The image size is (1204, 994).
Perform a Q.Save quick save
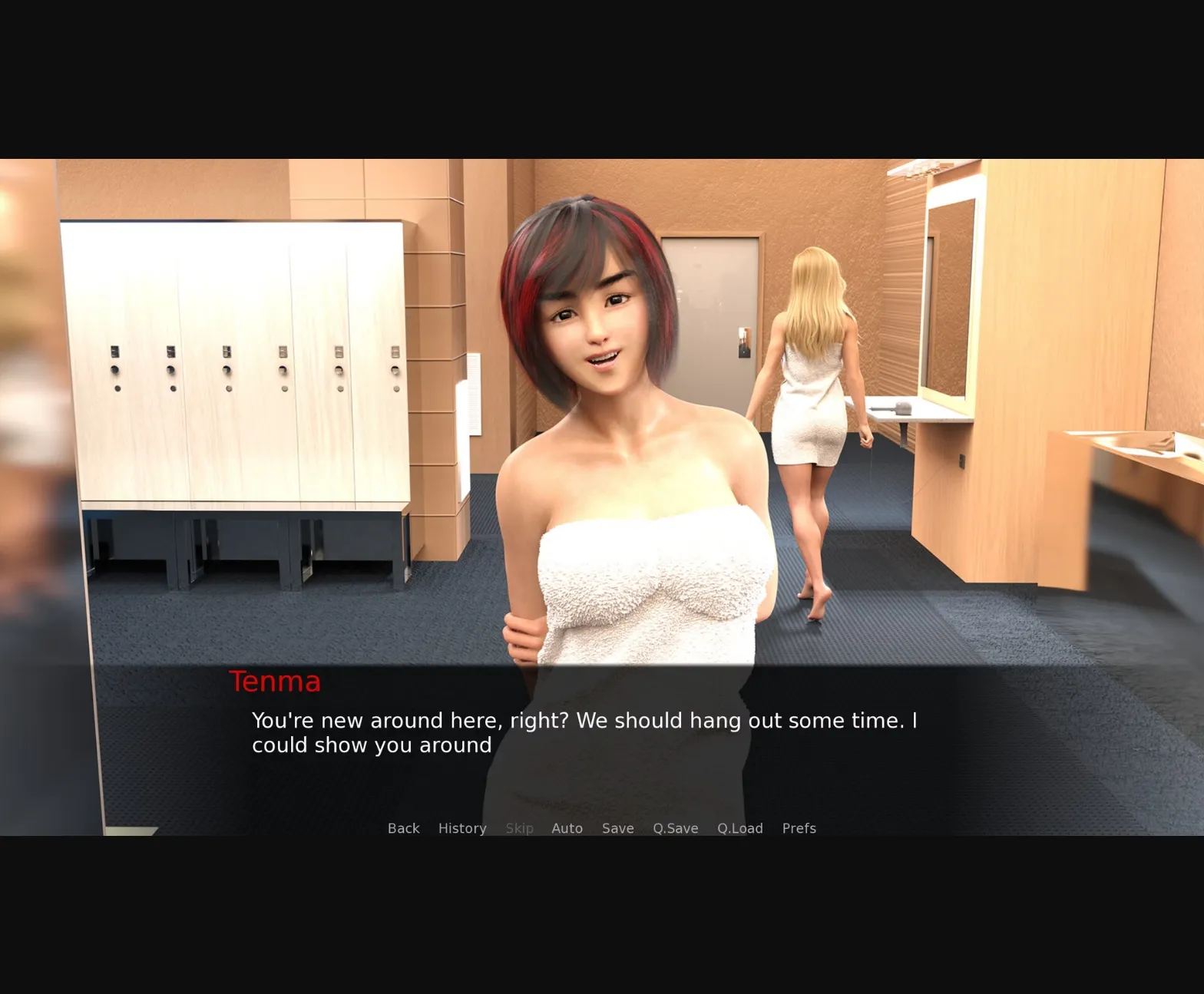coord(674,828)
